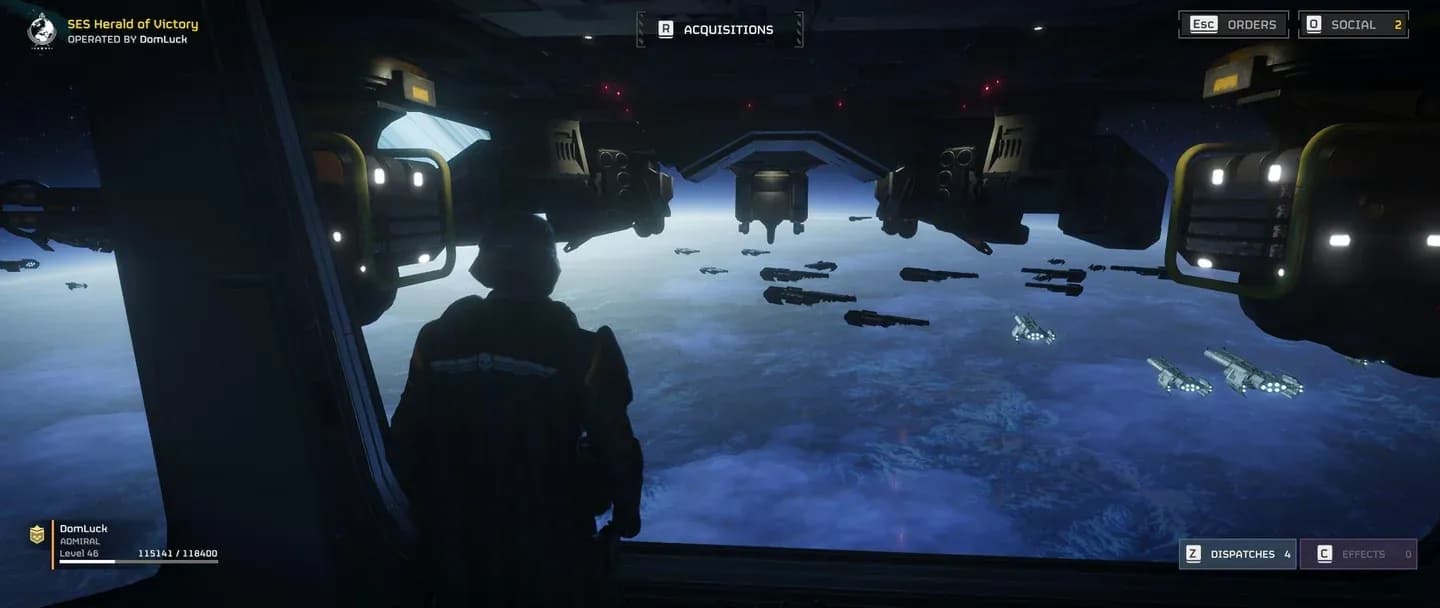Show the Effects panel
Viewport: 1440px width, 608px height.
pyautogui.click(x=1358, y=554)
